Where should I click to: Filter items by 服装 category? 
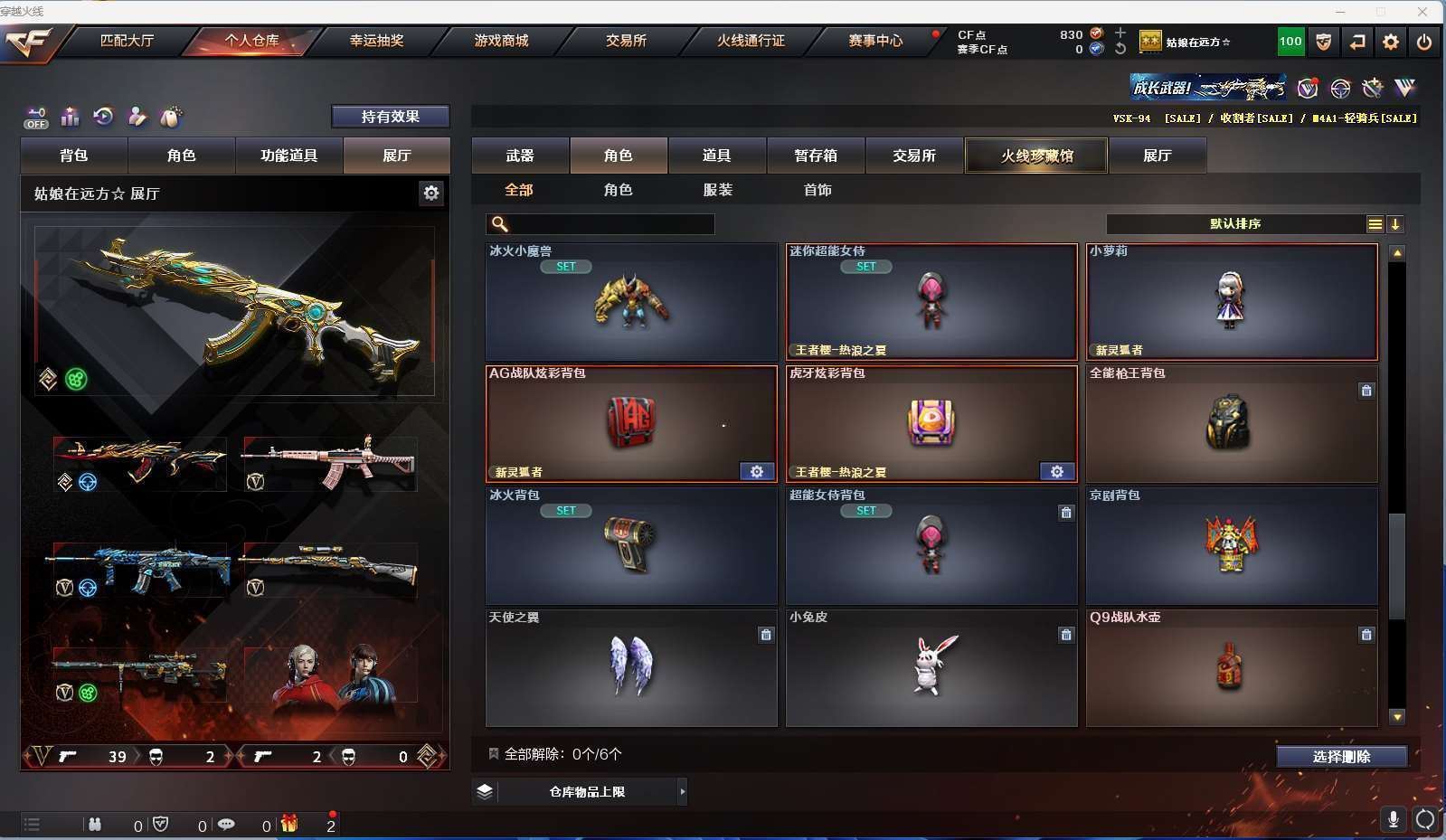[x=718, y=190]
